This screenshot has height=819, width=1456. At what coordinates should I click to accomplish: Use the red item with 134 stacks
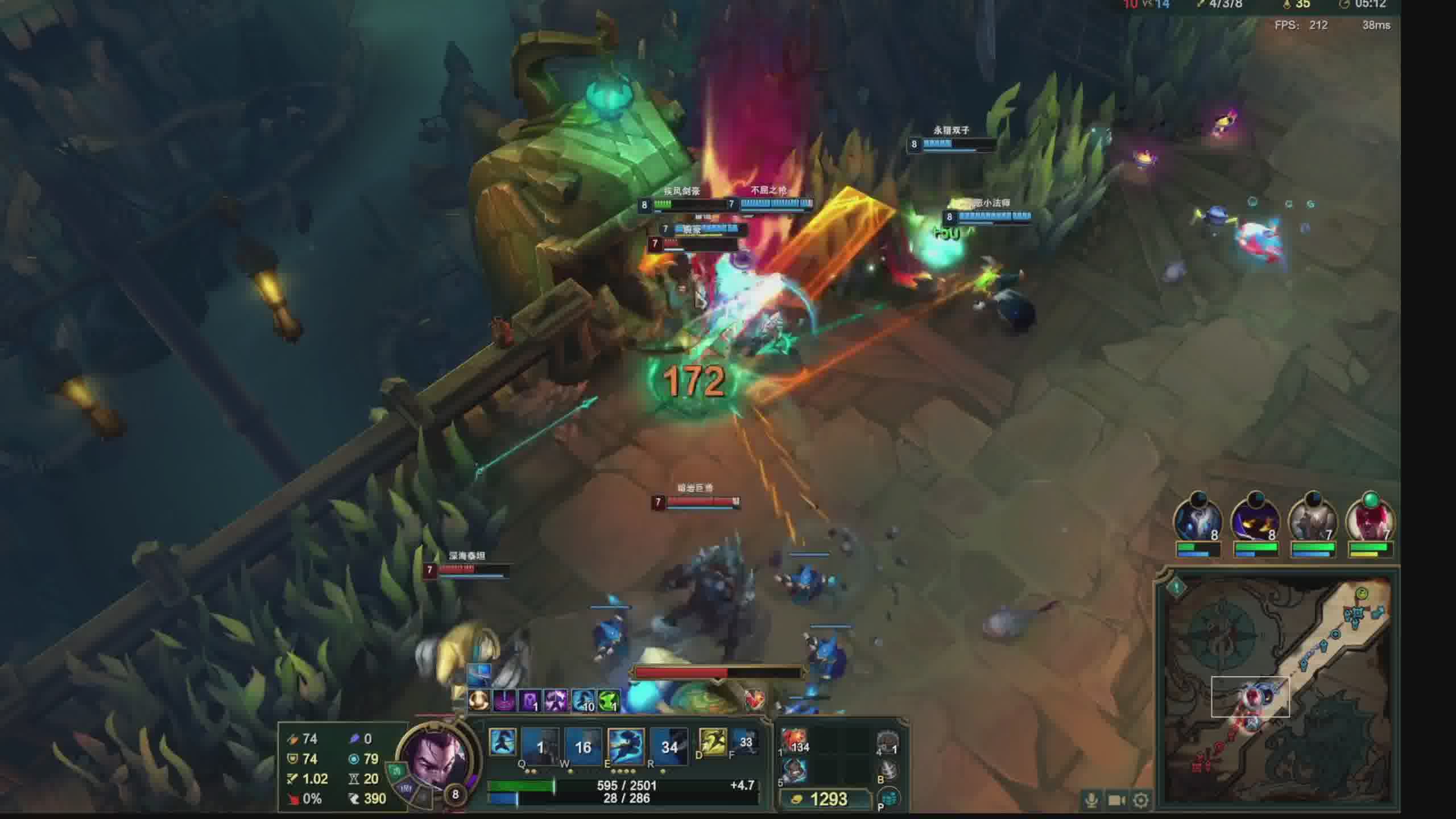click(795, 741)
